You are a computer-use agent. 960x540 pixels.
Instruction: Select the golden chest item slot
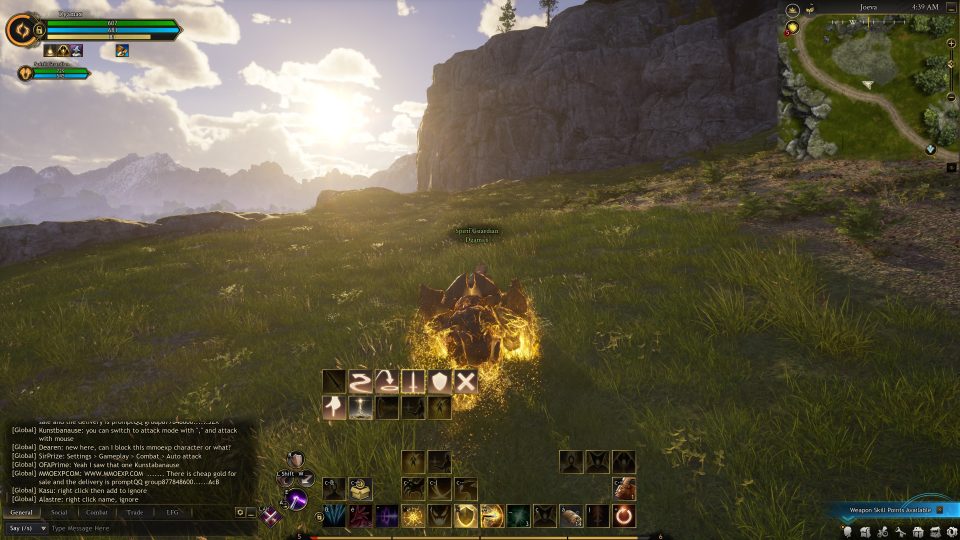click(x=360, y=489)
